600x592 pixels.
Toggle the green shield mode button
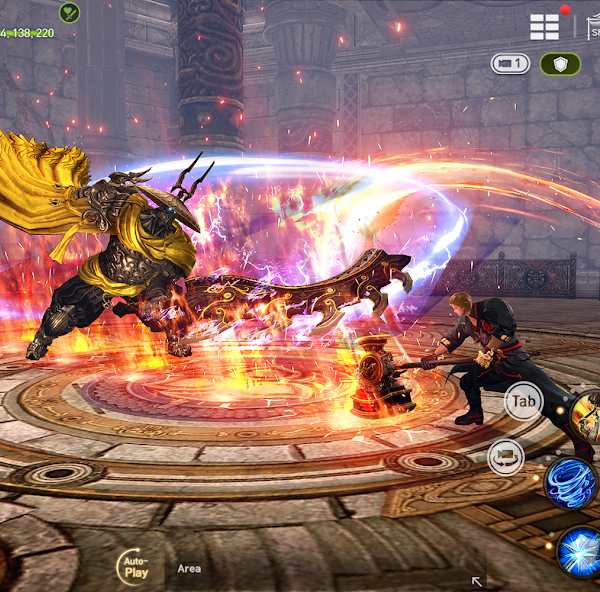560,64
